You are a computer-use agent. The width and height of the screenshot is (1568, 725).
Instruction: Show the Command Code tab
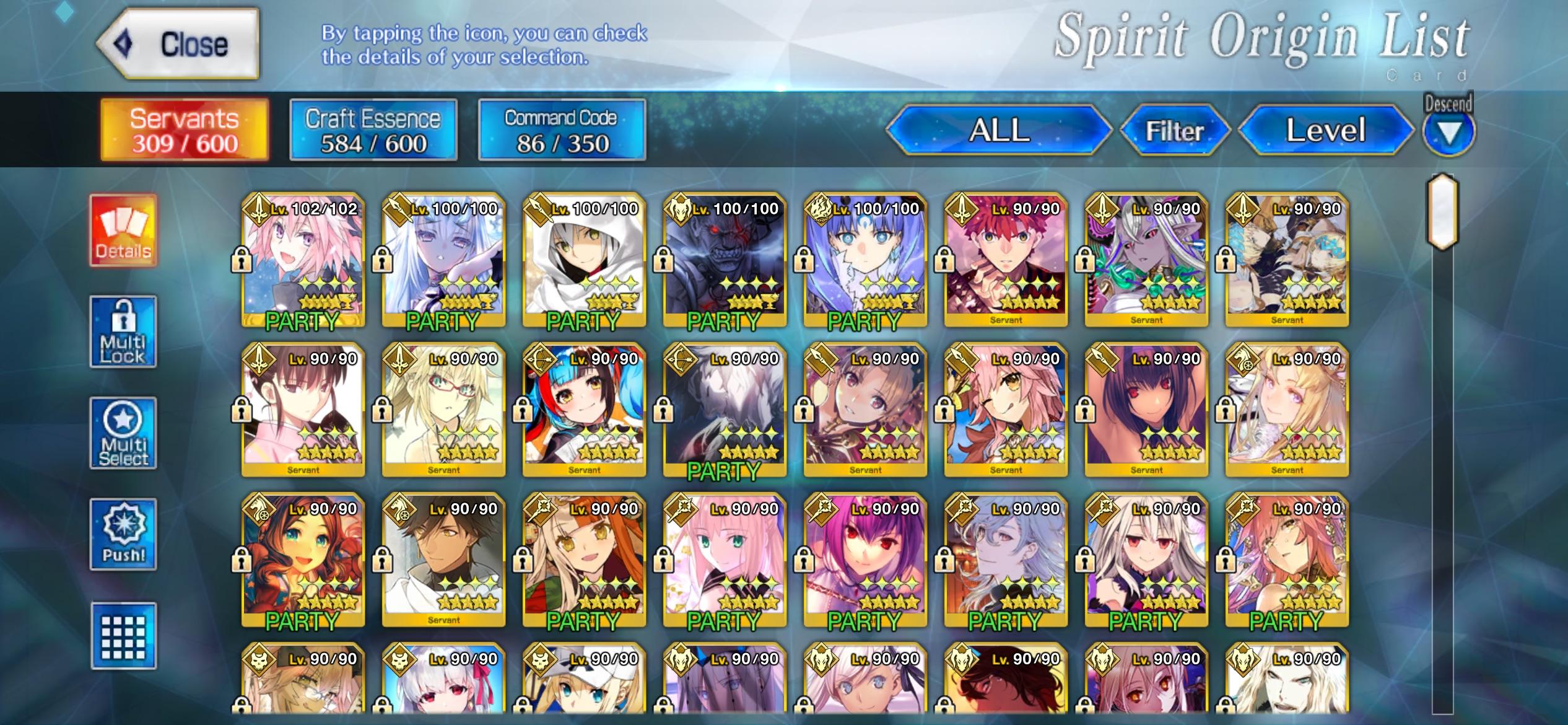click(561, 130)
